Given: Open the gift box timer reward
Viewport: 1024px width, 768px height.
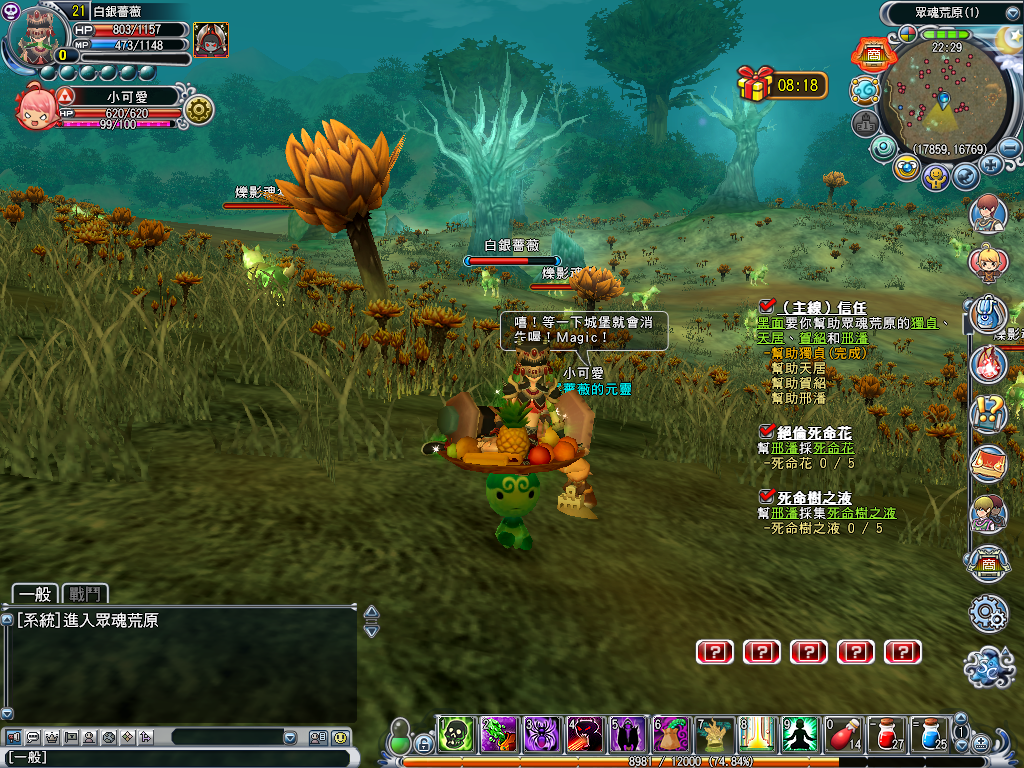Looking at the screenshot, I should [756, 84].
